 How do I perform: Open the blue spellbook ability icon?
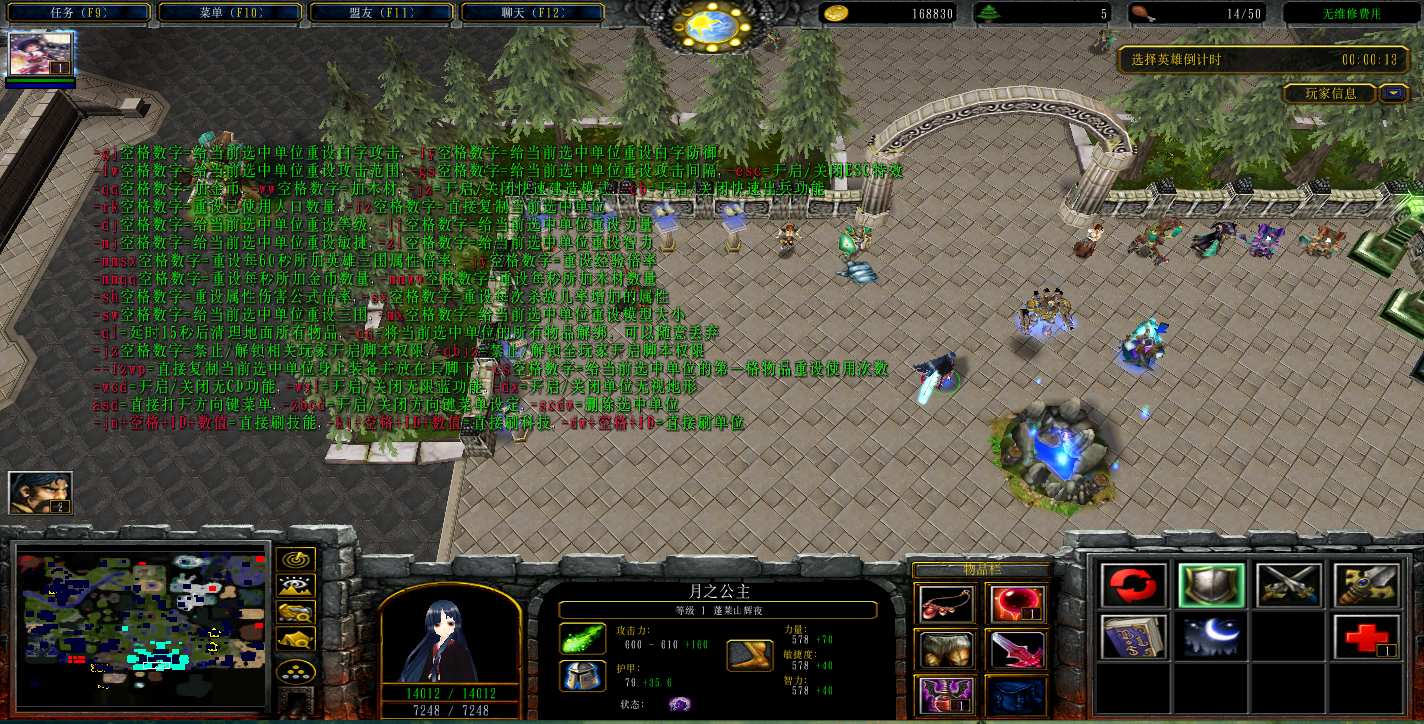pos(1134,636)
